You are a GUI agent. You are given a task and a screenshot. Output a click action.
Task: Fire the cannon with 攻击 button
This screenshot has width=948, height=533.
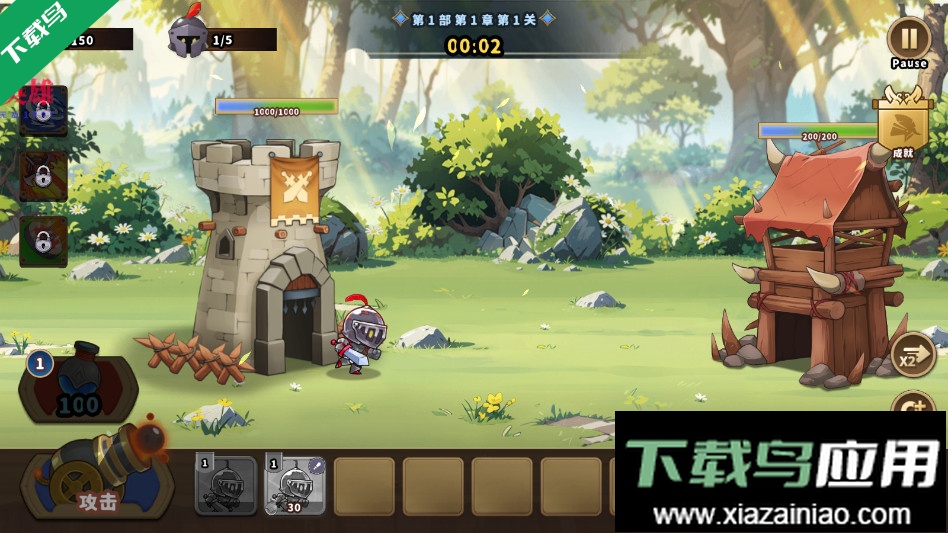pyautogui.click(x=99, y=483)
